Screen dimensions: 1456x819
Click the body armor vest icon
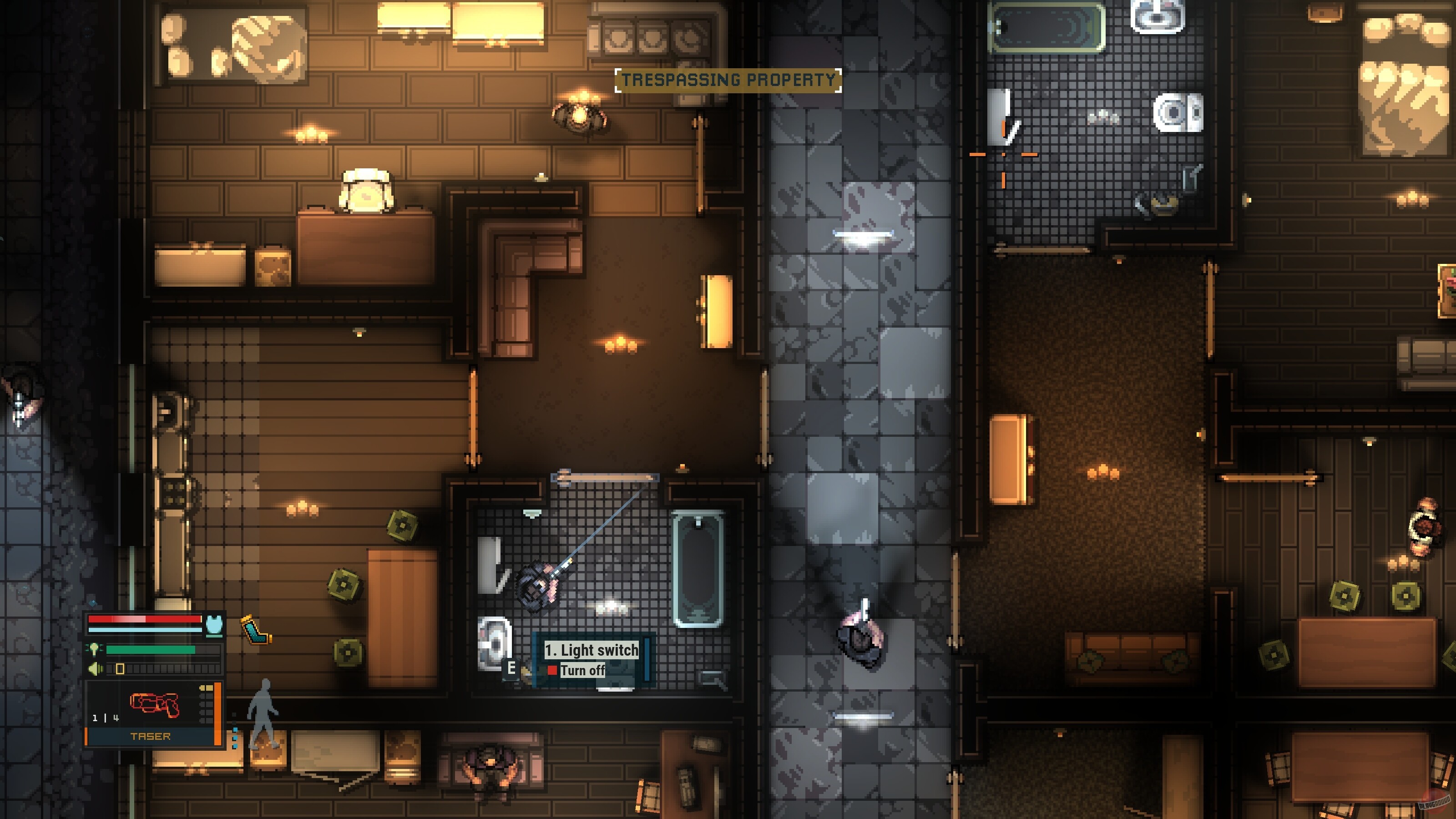click(x=214, y=625)
